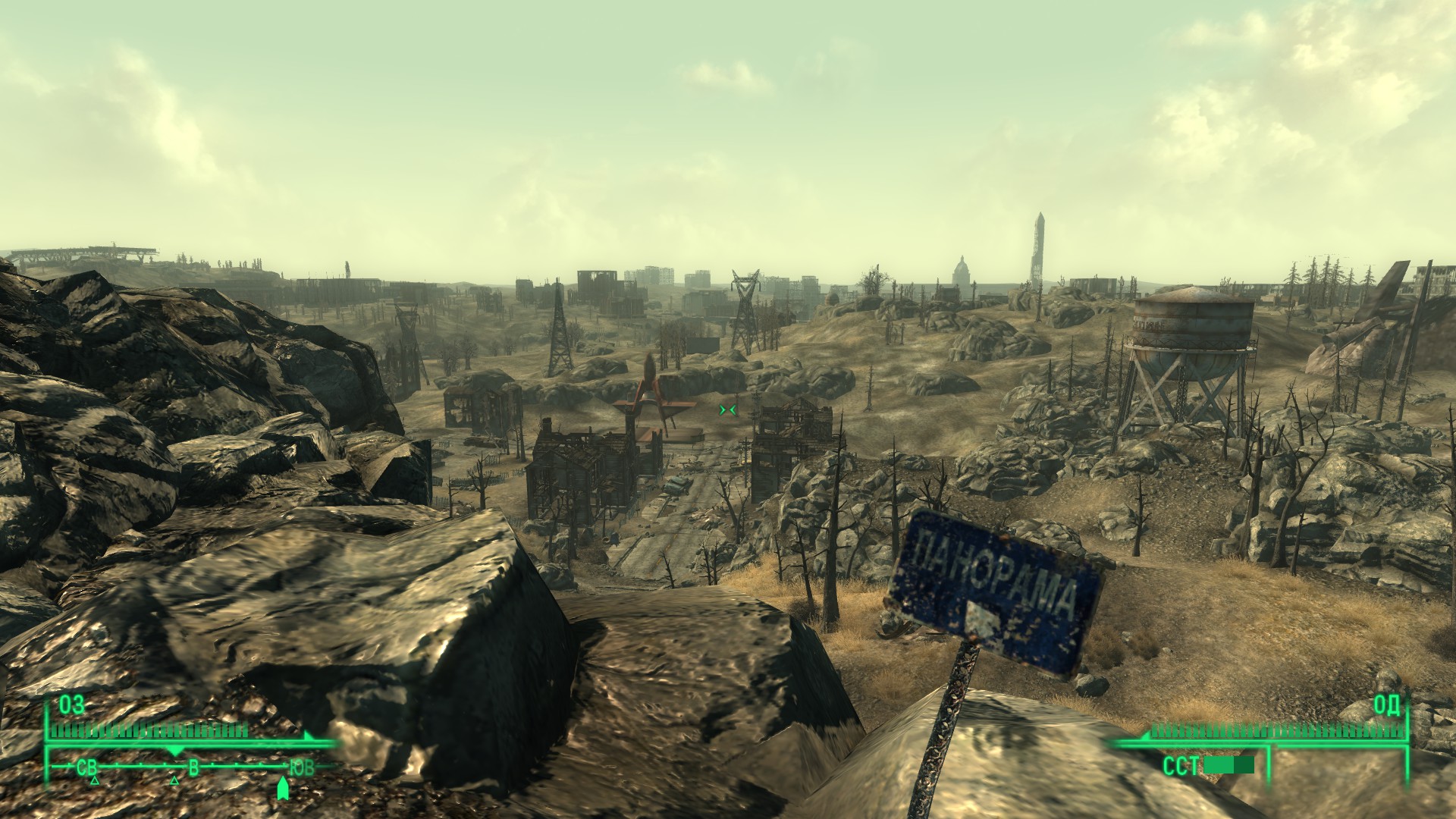This screenshot has width=1456, height=819.
Task: Click the notch at the compass left edge
Action: tap(68, 767)
